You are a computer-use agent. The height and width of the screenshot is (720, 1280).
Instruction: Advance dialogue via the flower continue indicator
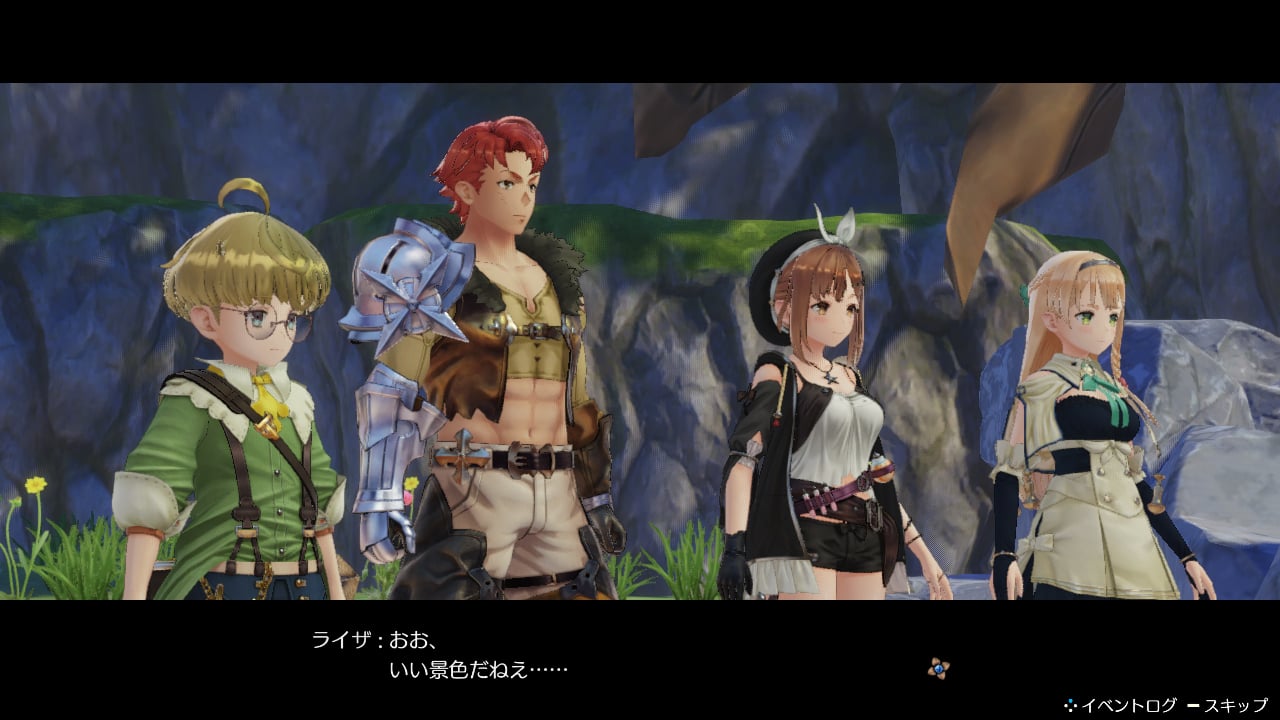pyautogui.click(x=937, y=667)
